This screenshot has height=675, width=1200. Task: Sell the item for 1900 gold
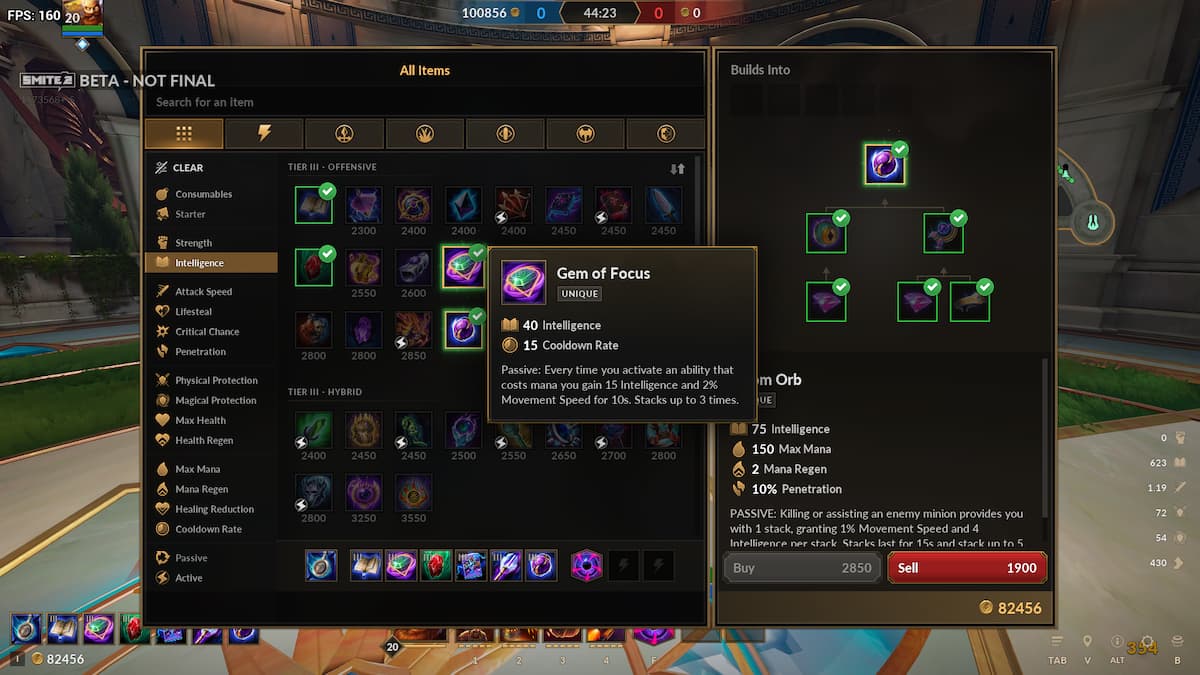pos(967,567)
